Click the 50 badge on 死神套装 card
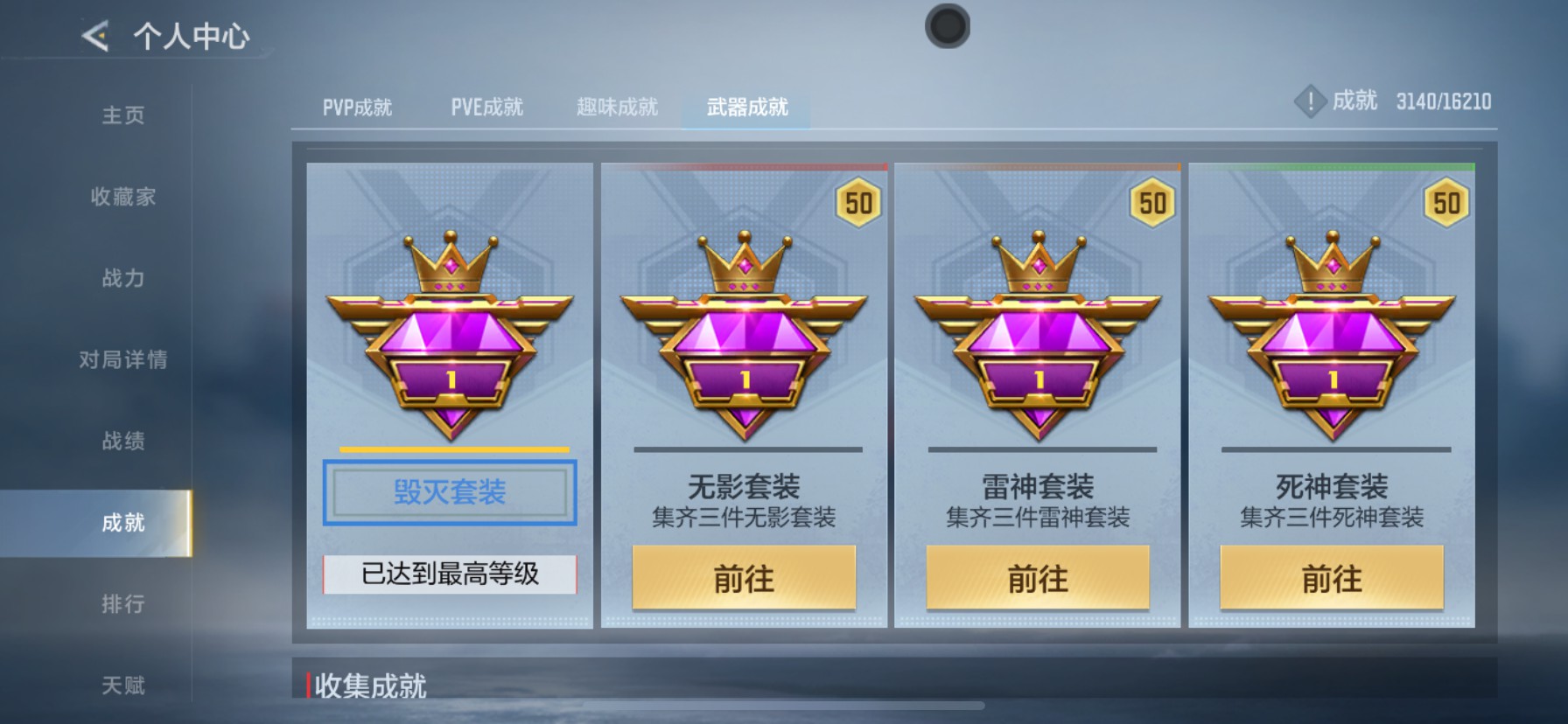 (x=1447, y=203)
